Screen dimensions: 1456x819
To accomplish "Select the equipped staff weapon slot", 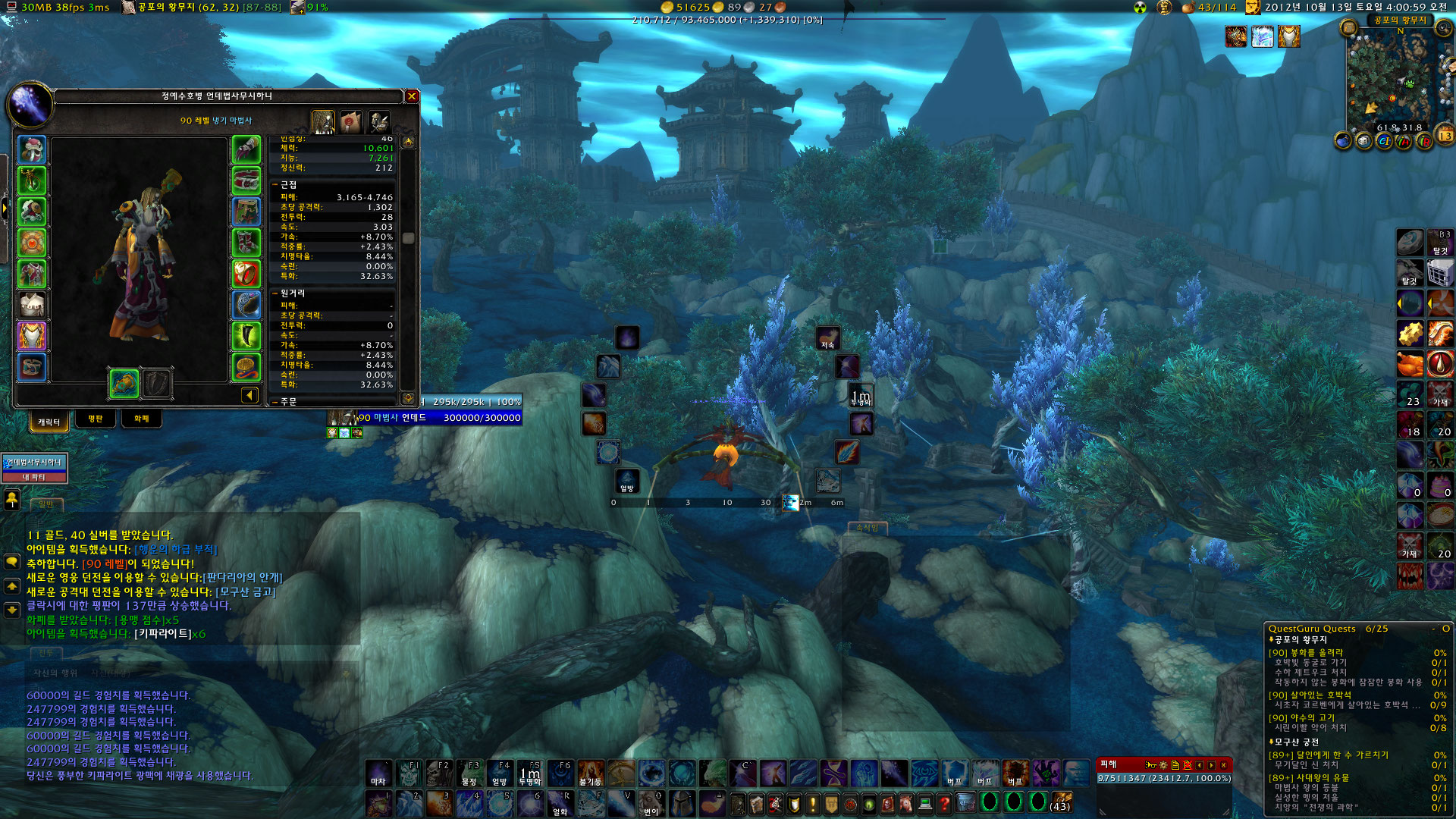I will click(x=124, y=384).
